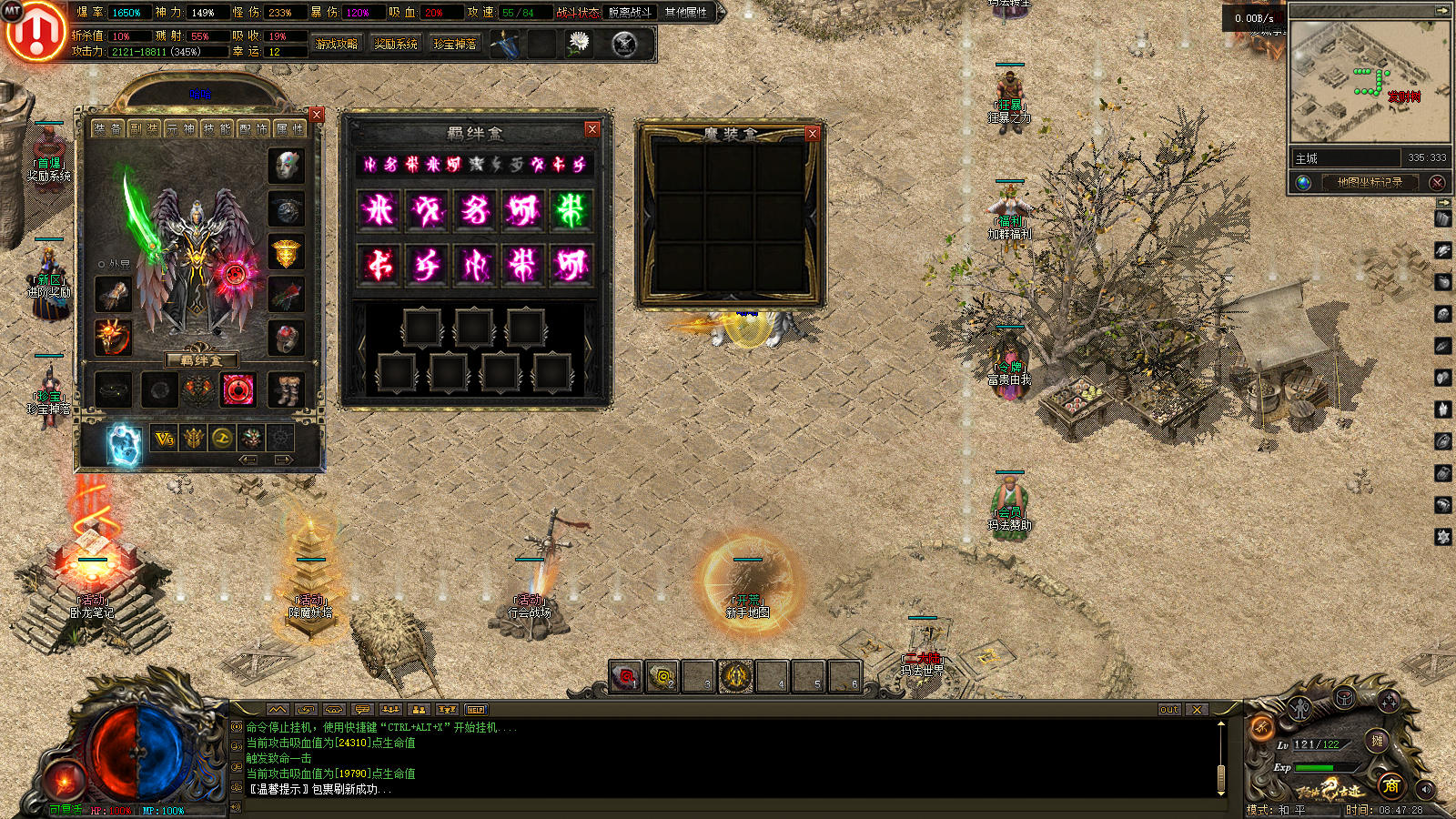
Task: Open the 地图坐标记录 map coordinate record
Action: click(1370, 182)
